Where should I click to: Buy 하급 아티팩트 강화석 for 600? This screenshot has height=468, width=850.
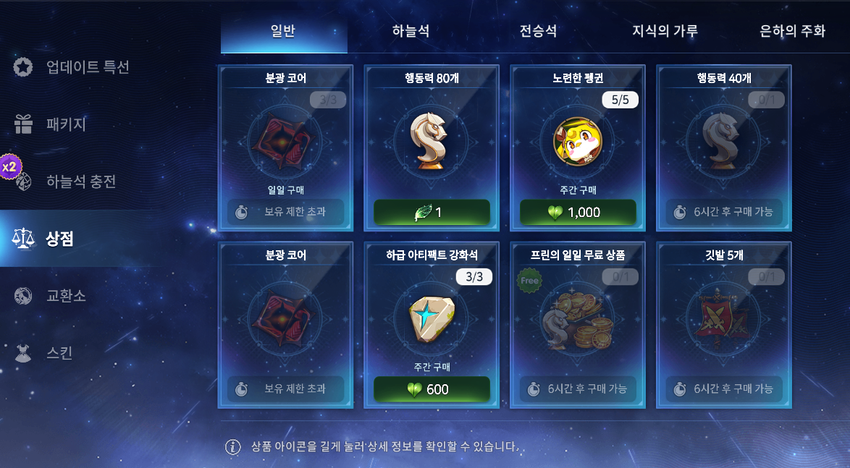click(x=431, y=389)
